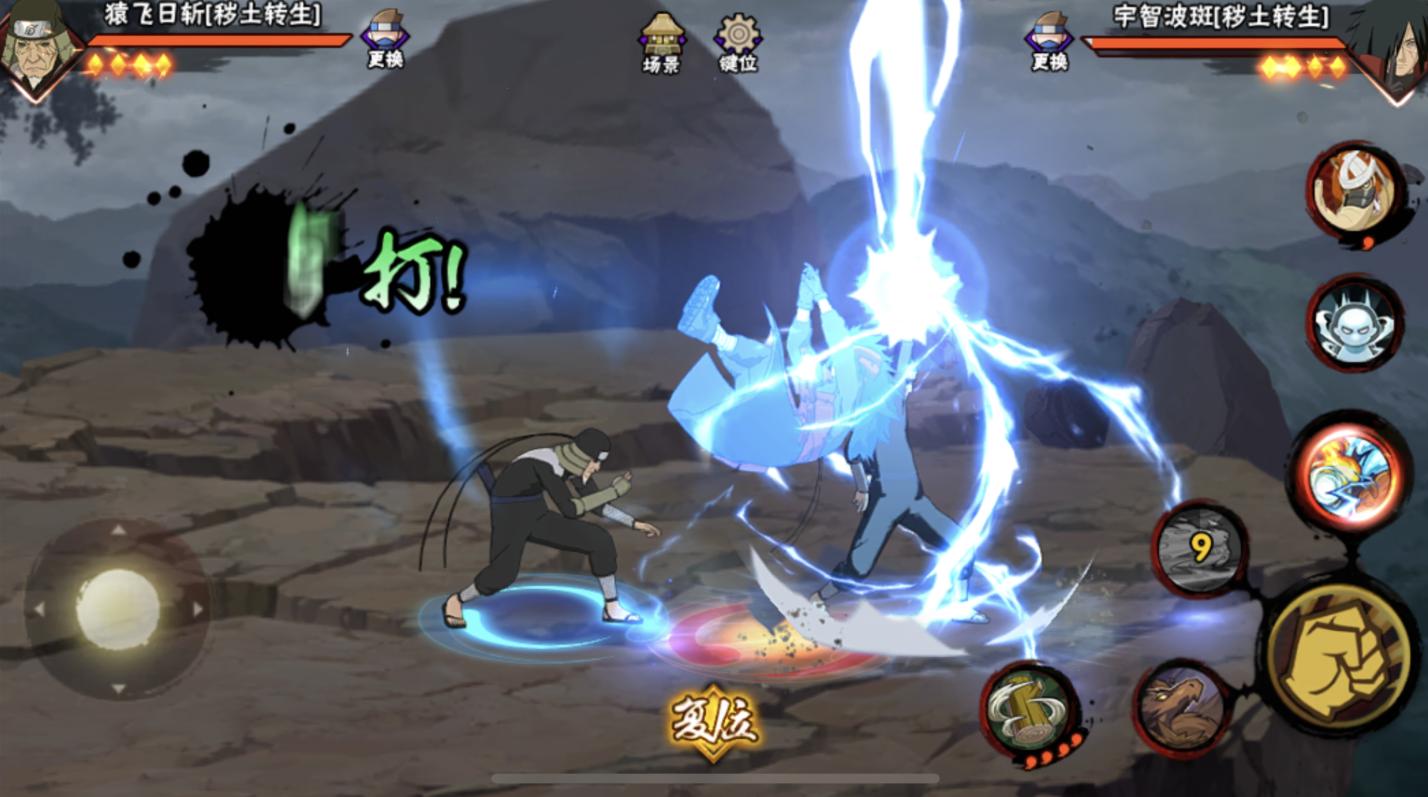This screenshot has height=797, width=1428.
Task: Activate the white ghost figure icon
Action: (x=1355, y=323)
